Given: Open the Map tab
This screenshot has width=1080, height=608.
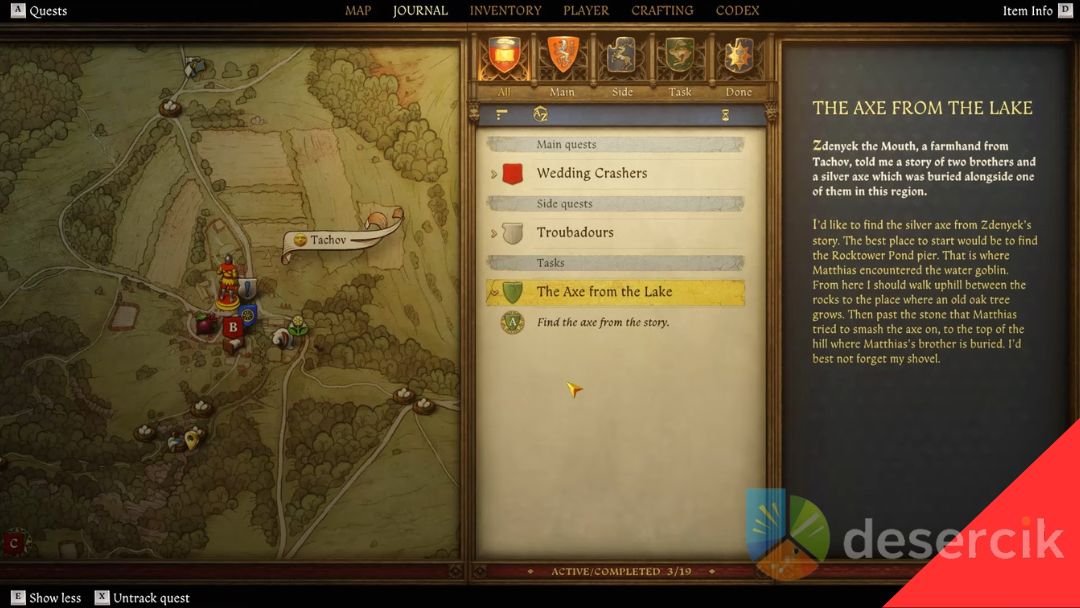Looking at the screenshot, I should (358, 11).
